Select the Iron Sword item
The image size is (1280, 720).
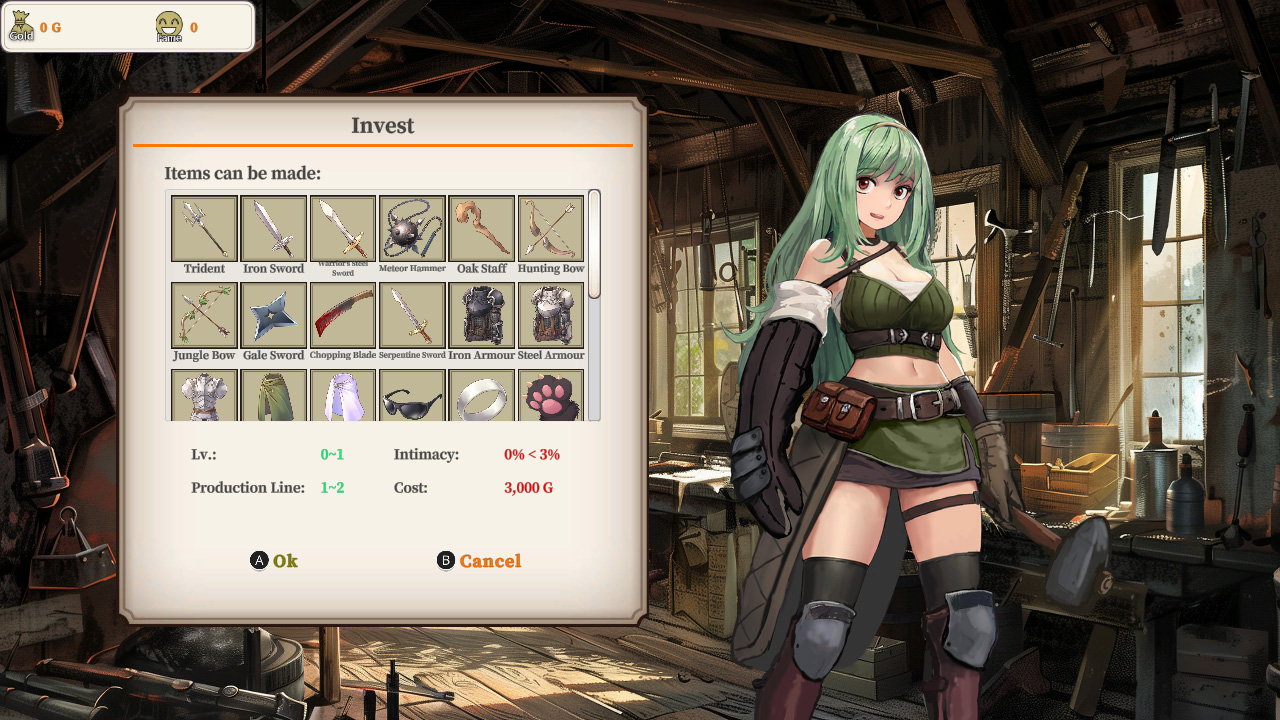pos(273,228)
